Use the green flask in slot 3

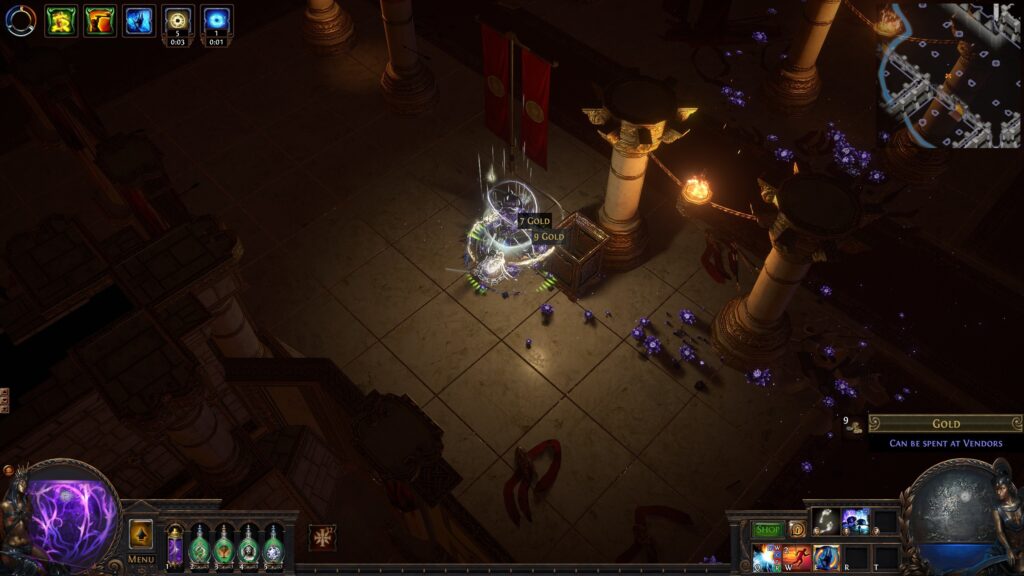(224, 545)
